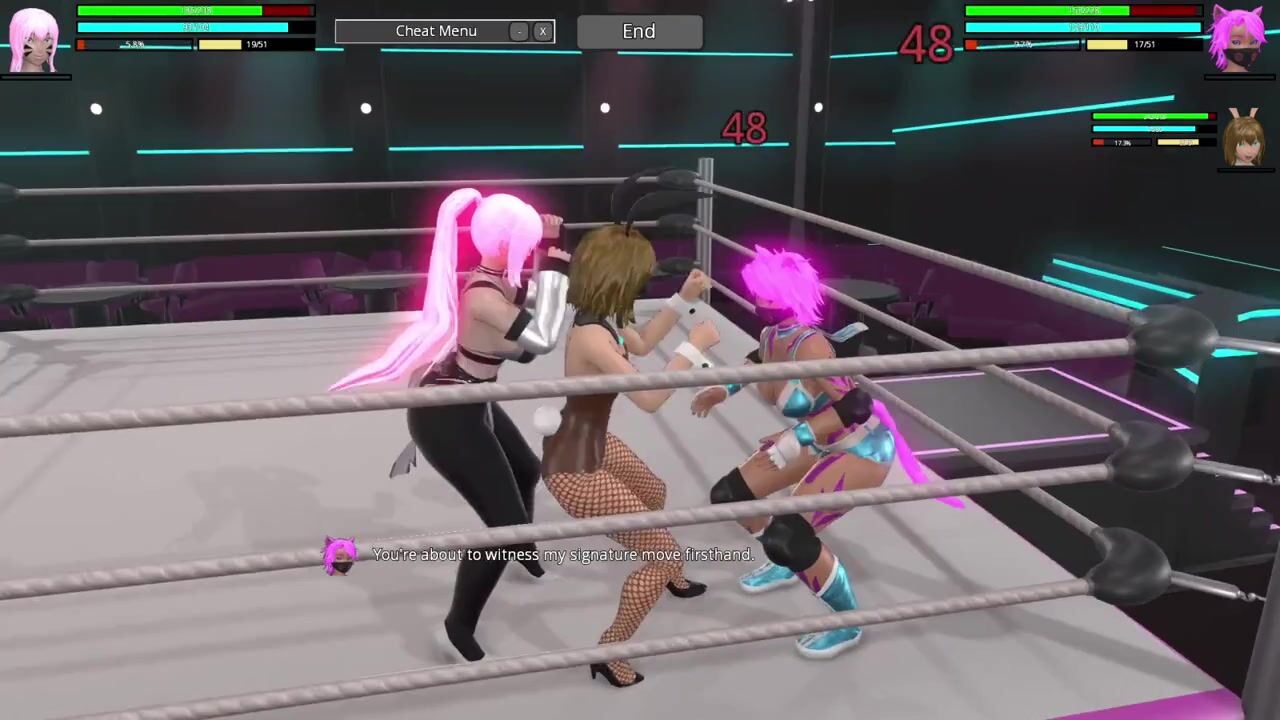This screenshot has width=1280, height=720.
Task: Select the pink-haired wrestler portrait at left
Action: pyautogui.click(x=34, y=41)
